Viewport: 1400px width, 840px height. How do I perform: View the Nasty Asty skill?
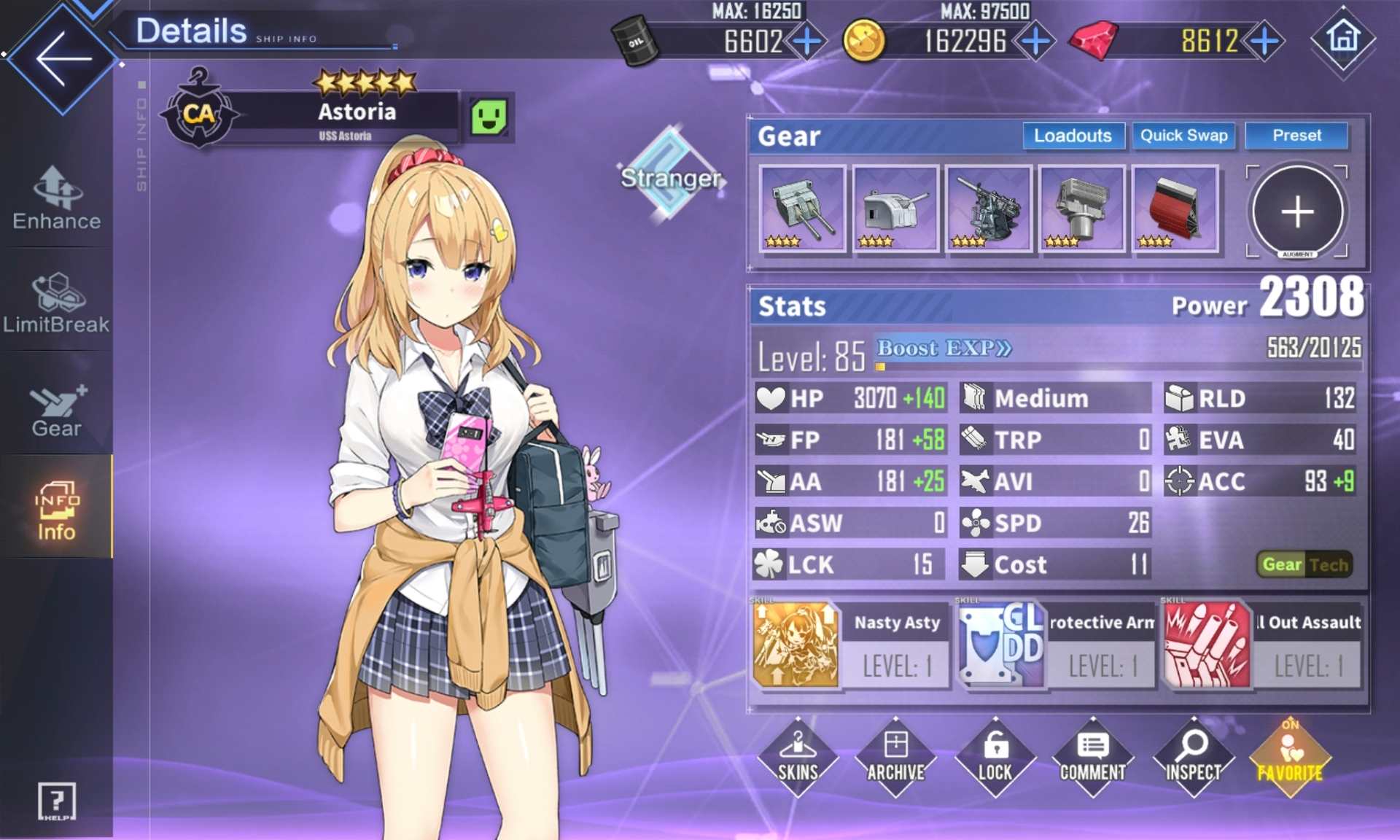(x=851, y=644)
